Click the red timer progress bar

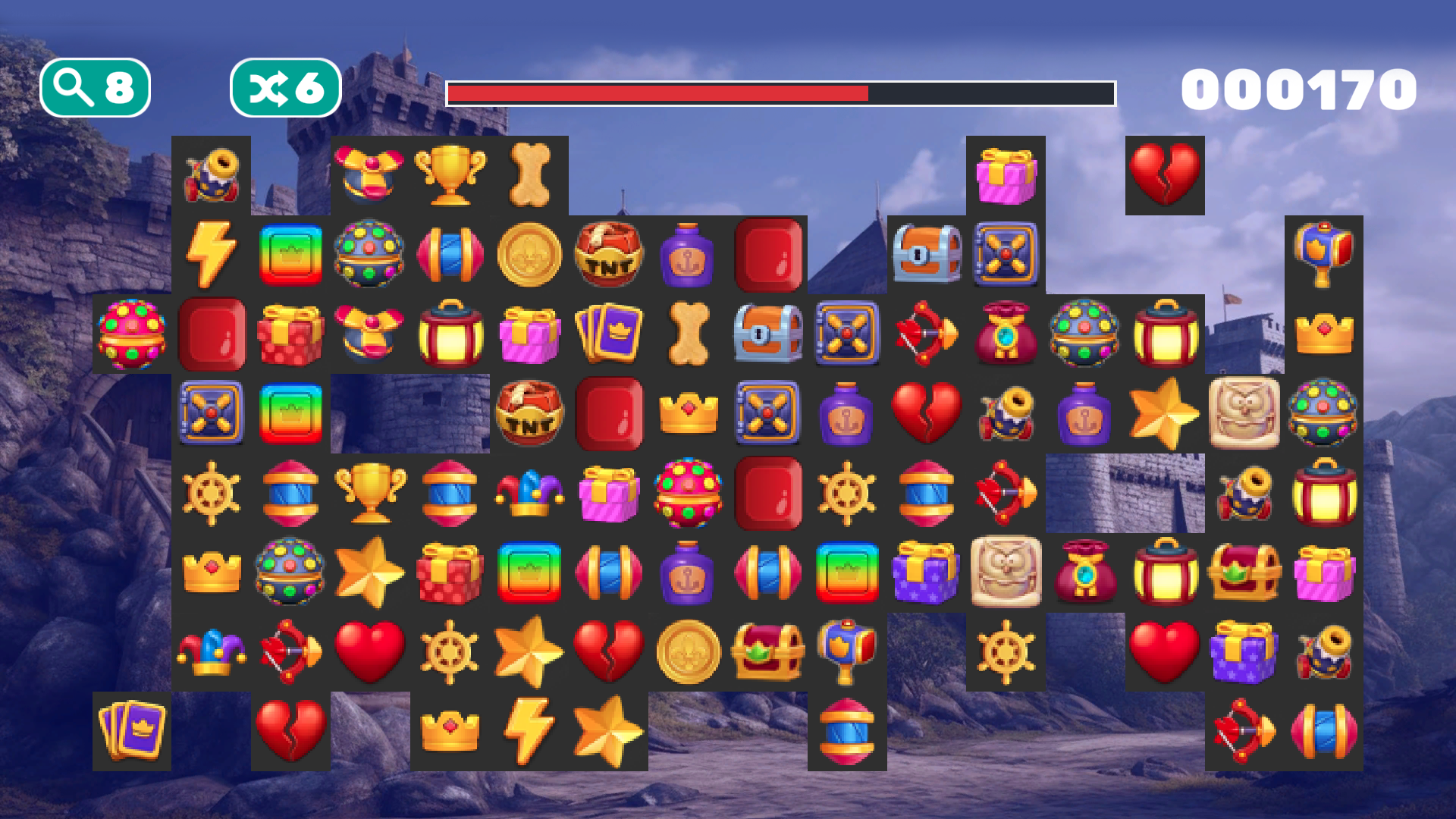[x=660, y=93]
